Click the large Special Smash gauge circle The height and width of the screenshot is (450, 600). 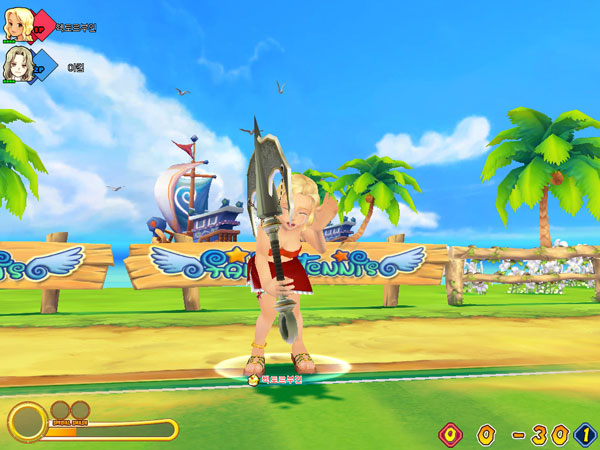click(x=26, y=421)
